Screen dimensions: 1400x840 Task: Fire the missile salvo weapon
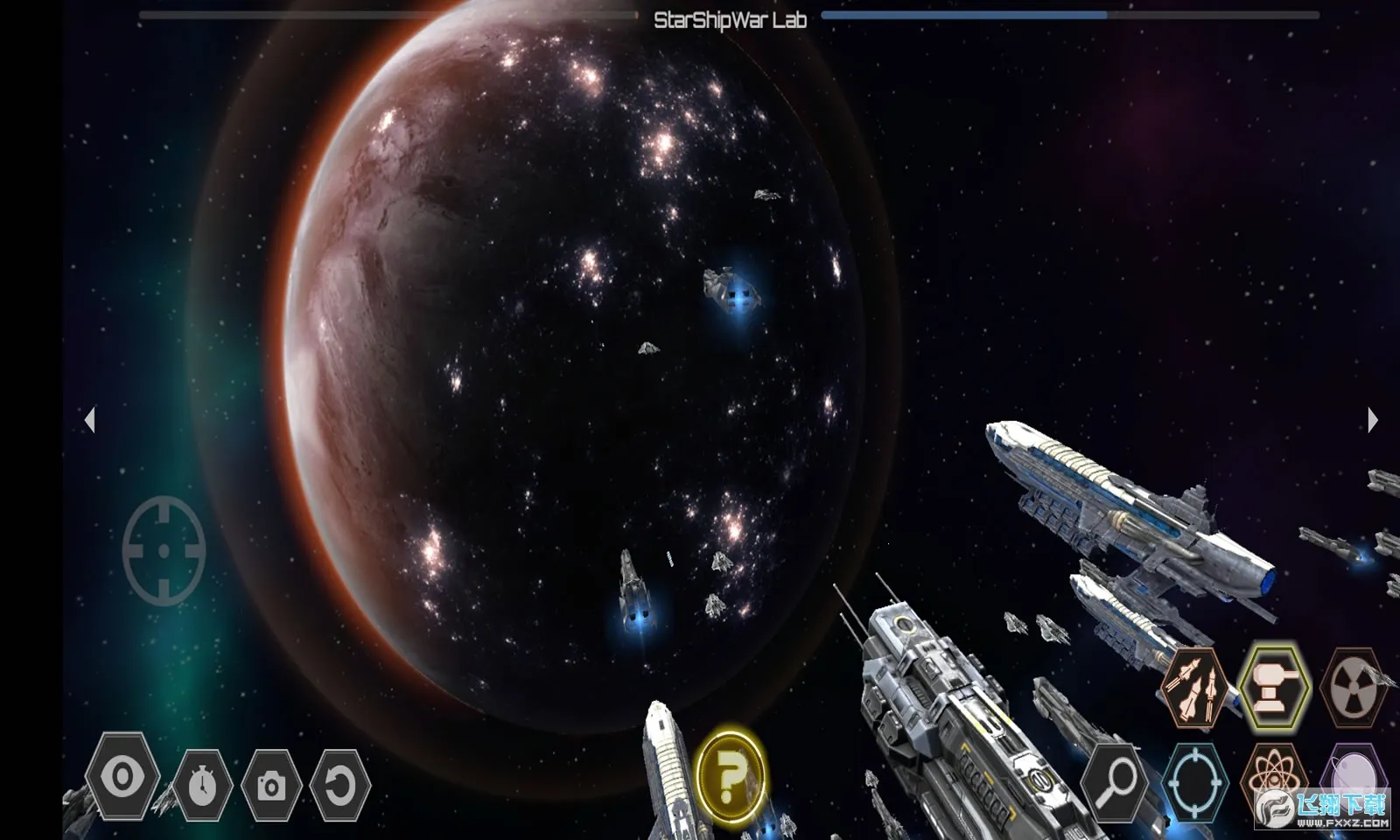[1193, 689]
